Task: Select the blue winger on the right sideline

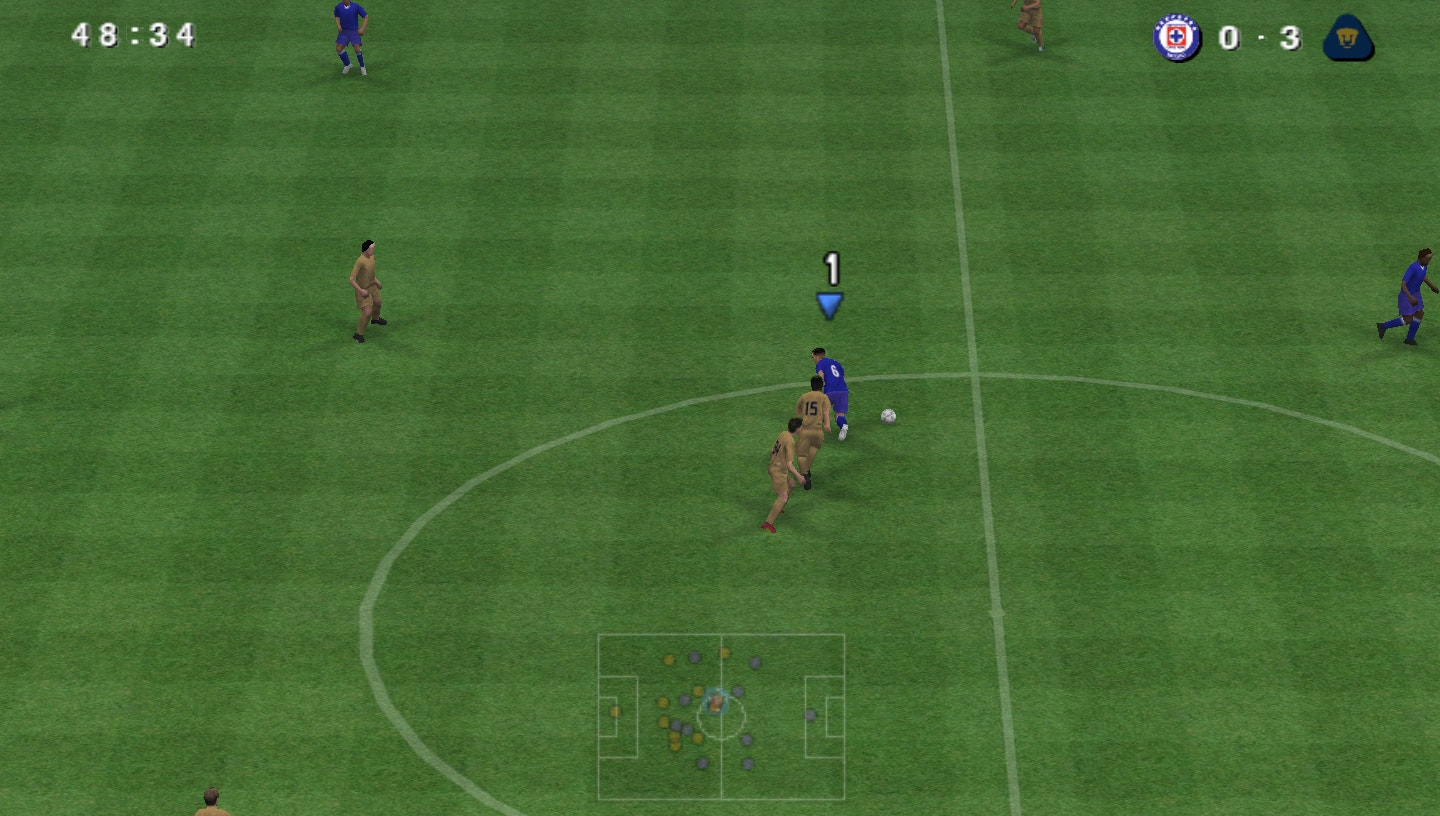Action: [x=1414, y=285]
